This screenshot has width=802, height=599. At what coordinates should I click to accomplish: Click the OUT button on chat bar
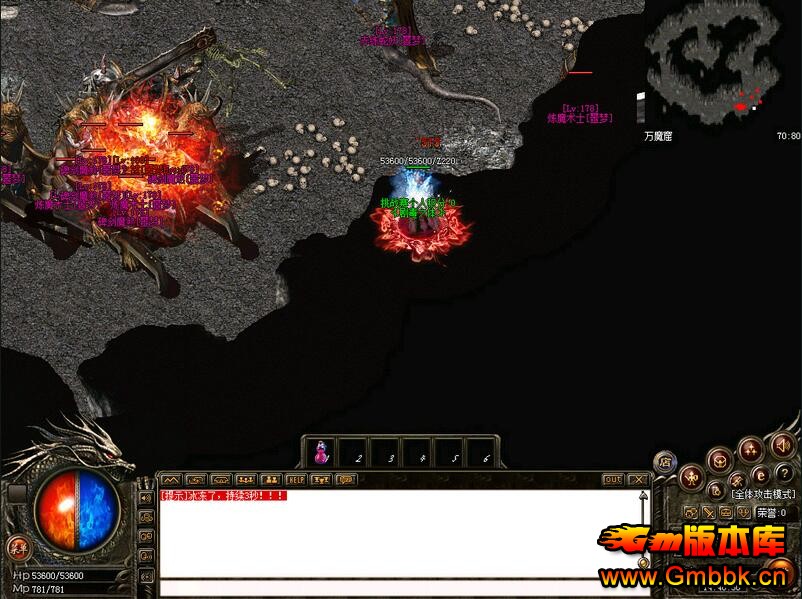click(x=612, y=480)
